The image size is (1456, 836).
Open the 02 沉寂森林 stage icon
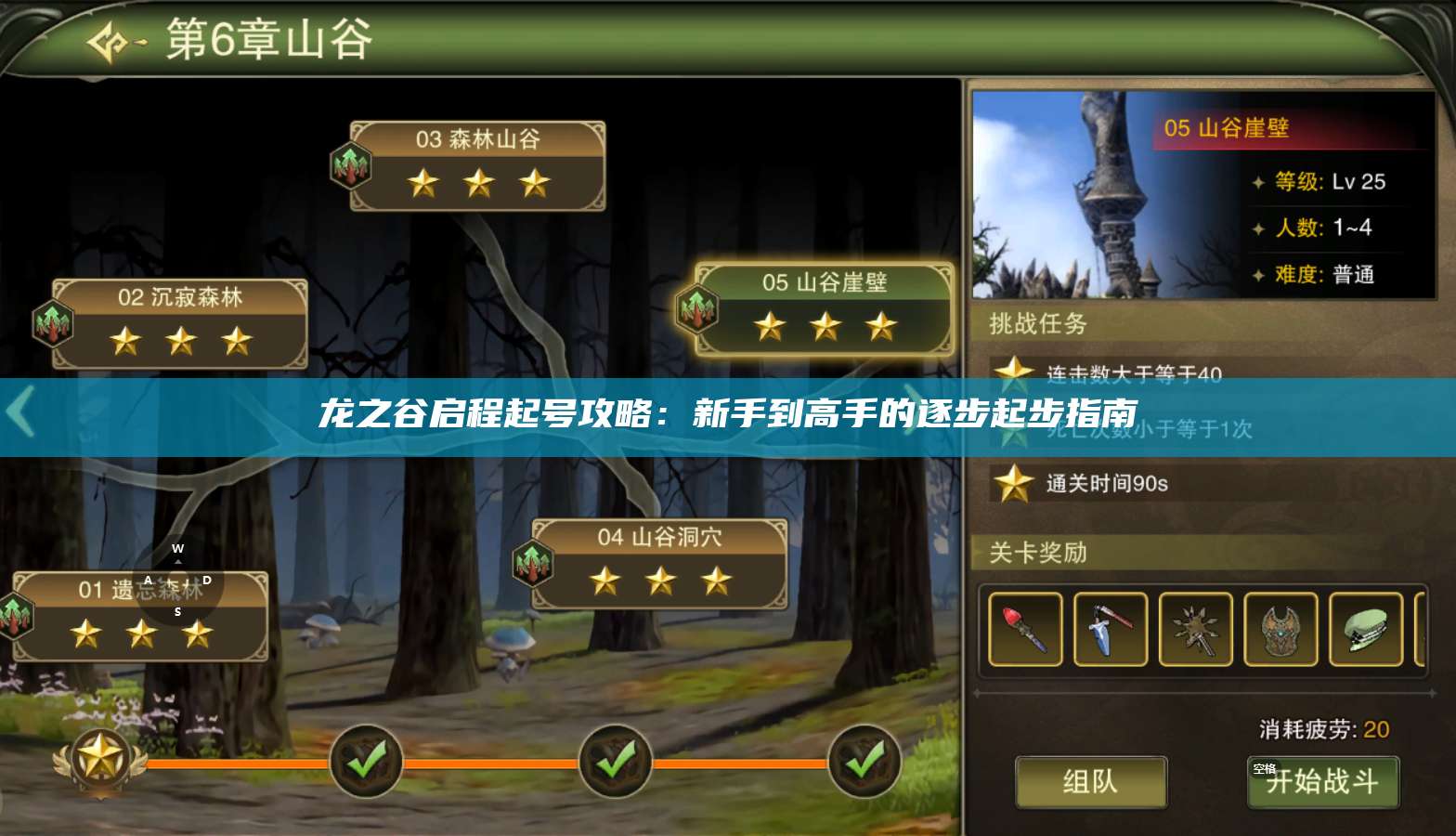53,325
